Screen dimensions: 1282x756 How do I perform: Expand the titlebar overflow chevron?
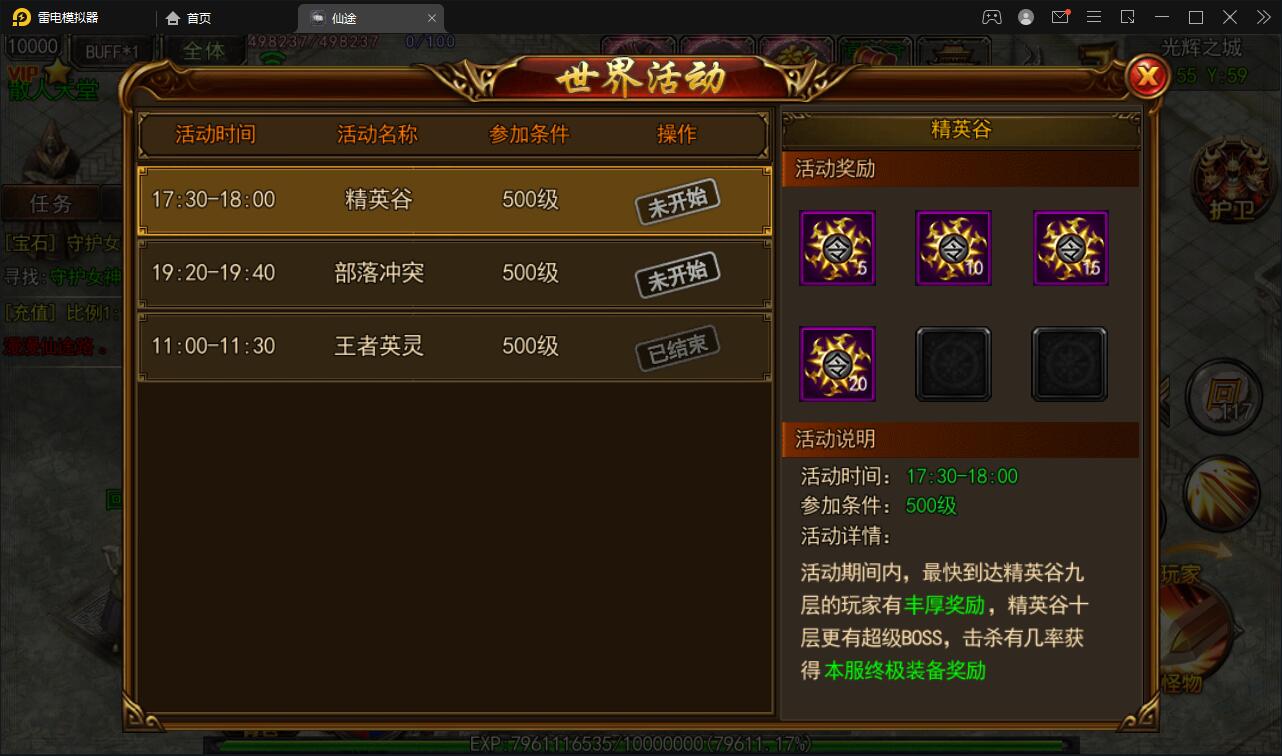[1264, 17]
